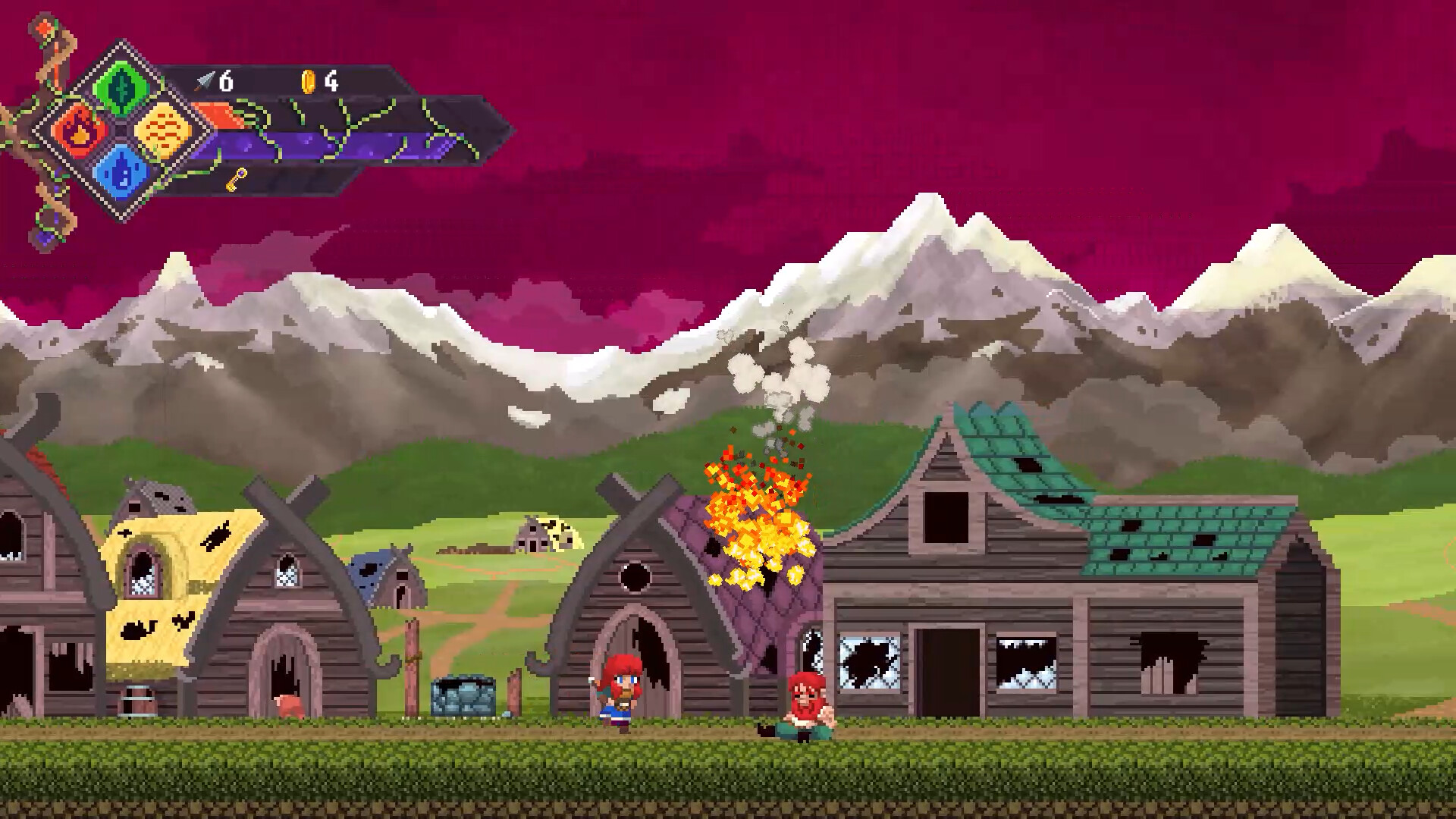Click the arrow ammo counter icon

click(203, 80)
